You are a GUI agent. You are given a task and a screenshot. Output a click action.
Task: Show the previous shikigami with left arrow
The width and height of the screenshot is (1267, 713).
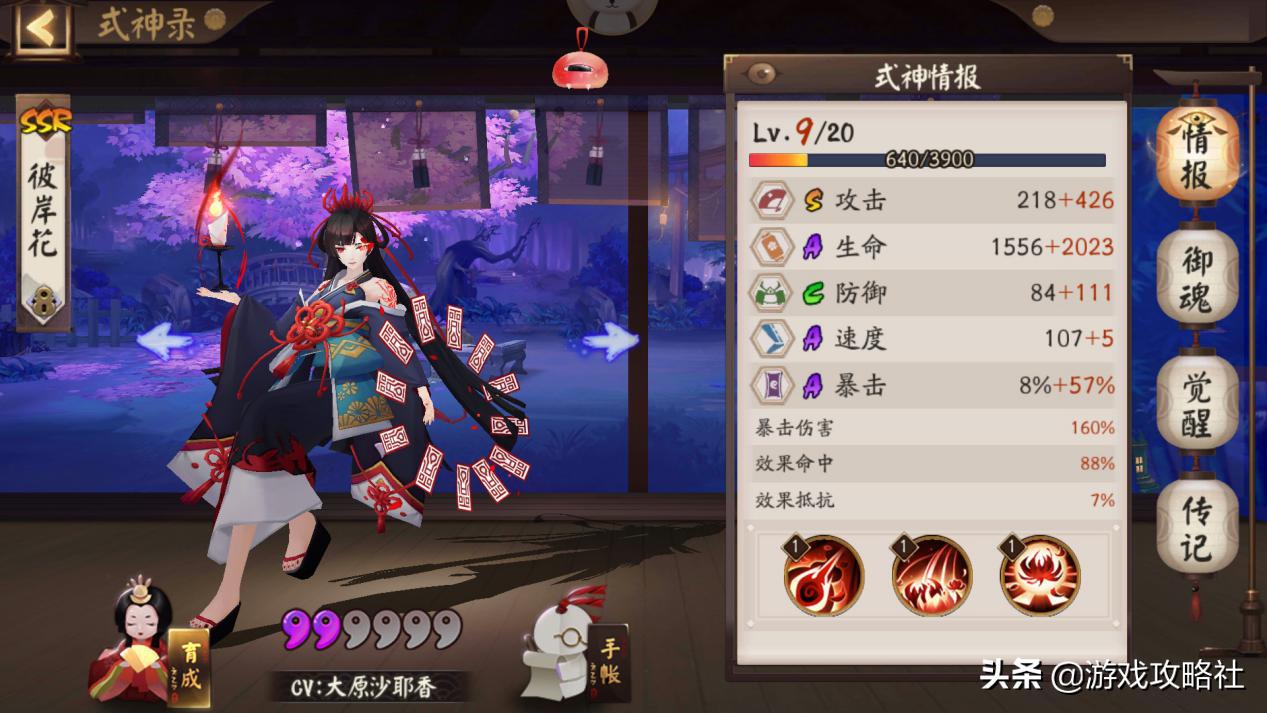point(165,341)
